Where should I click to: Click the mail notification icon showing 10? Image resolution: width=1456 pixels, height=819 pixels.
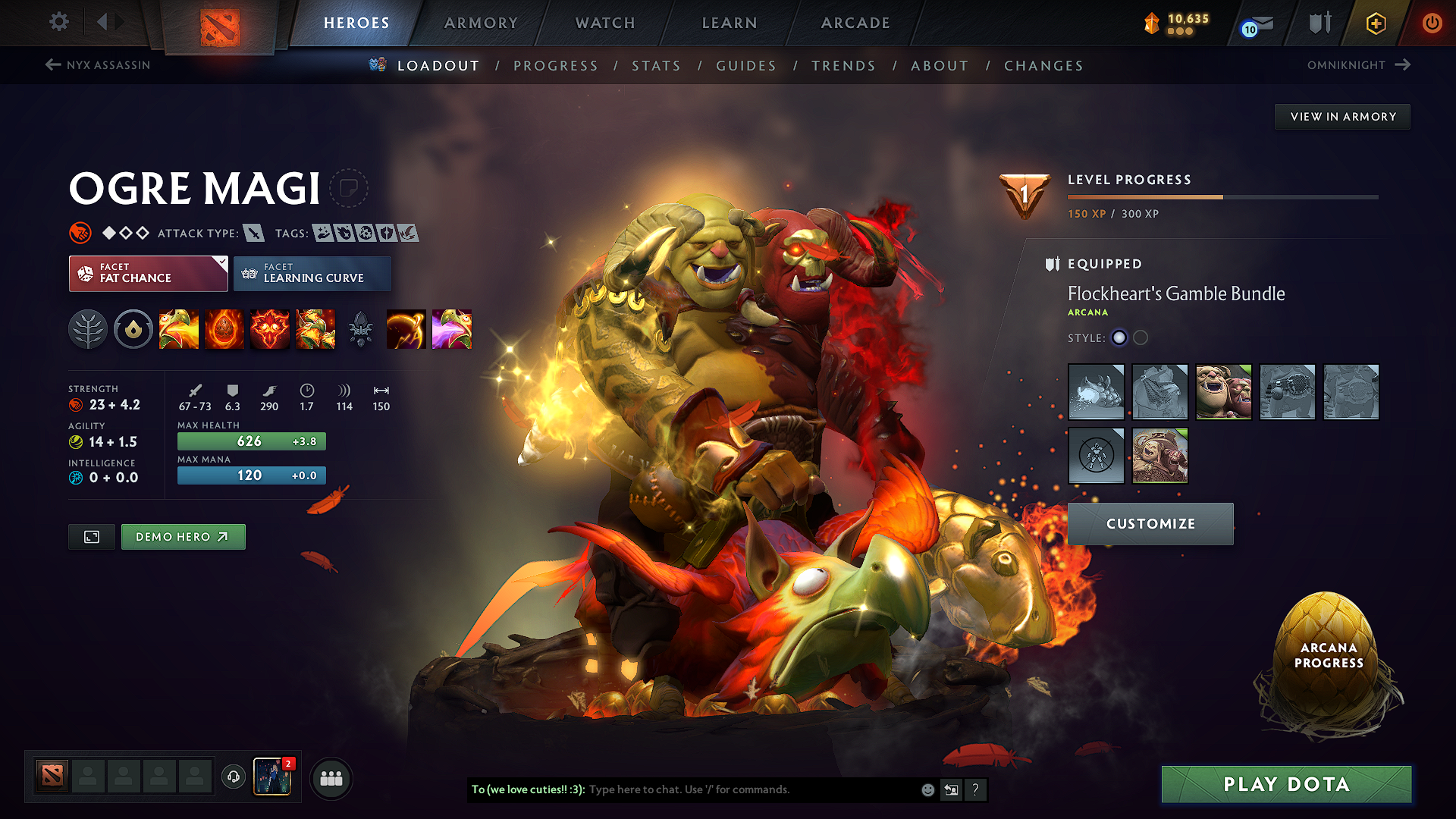pyautogui.click(x=1255, y=24)
